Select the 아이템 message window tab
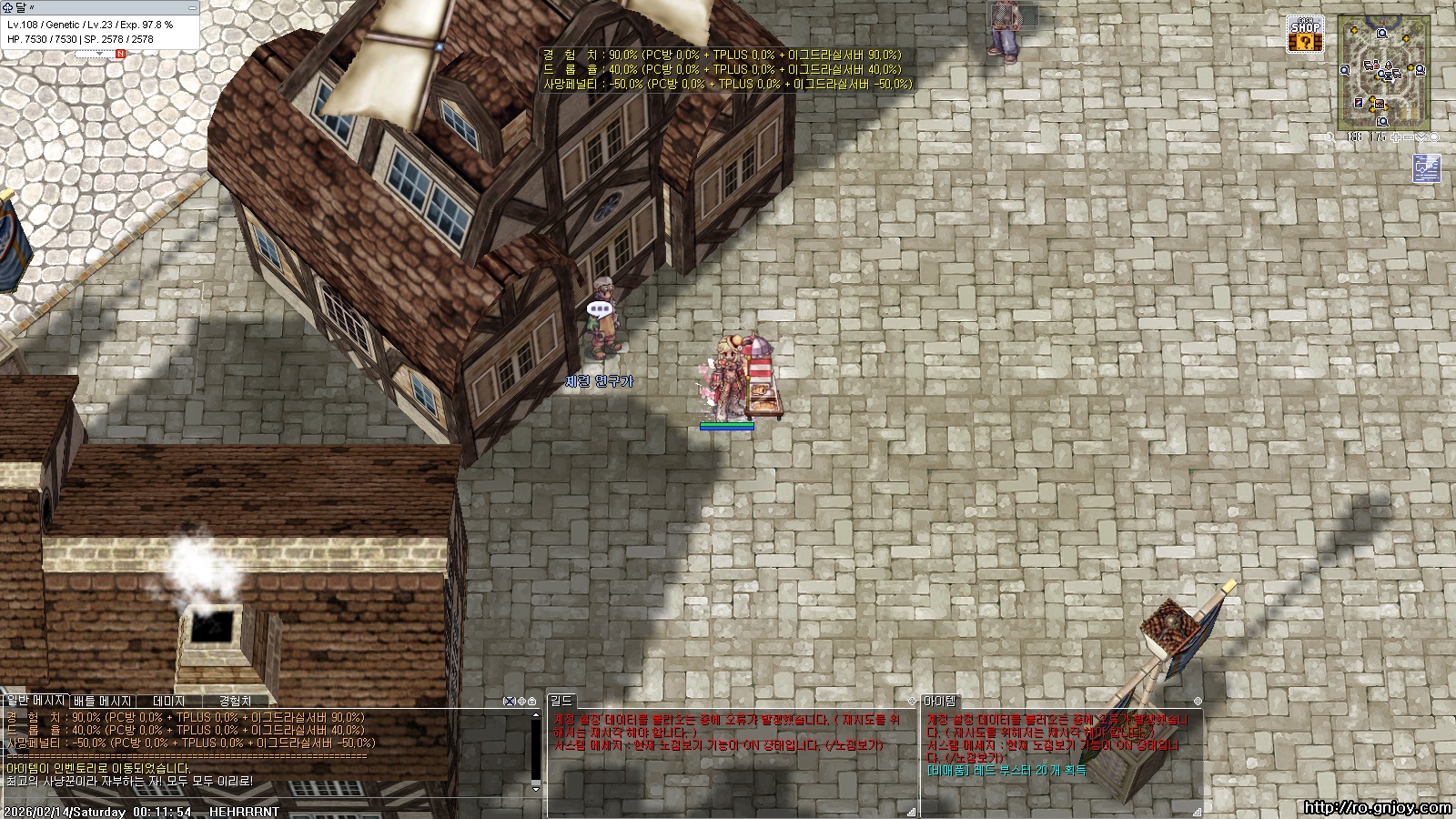The height and width of the screenshot is (819, 1456). point(940,701)
